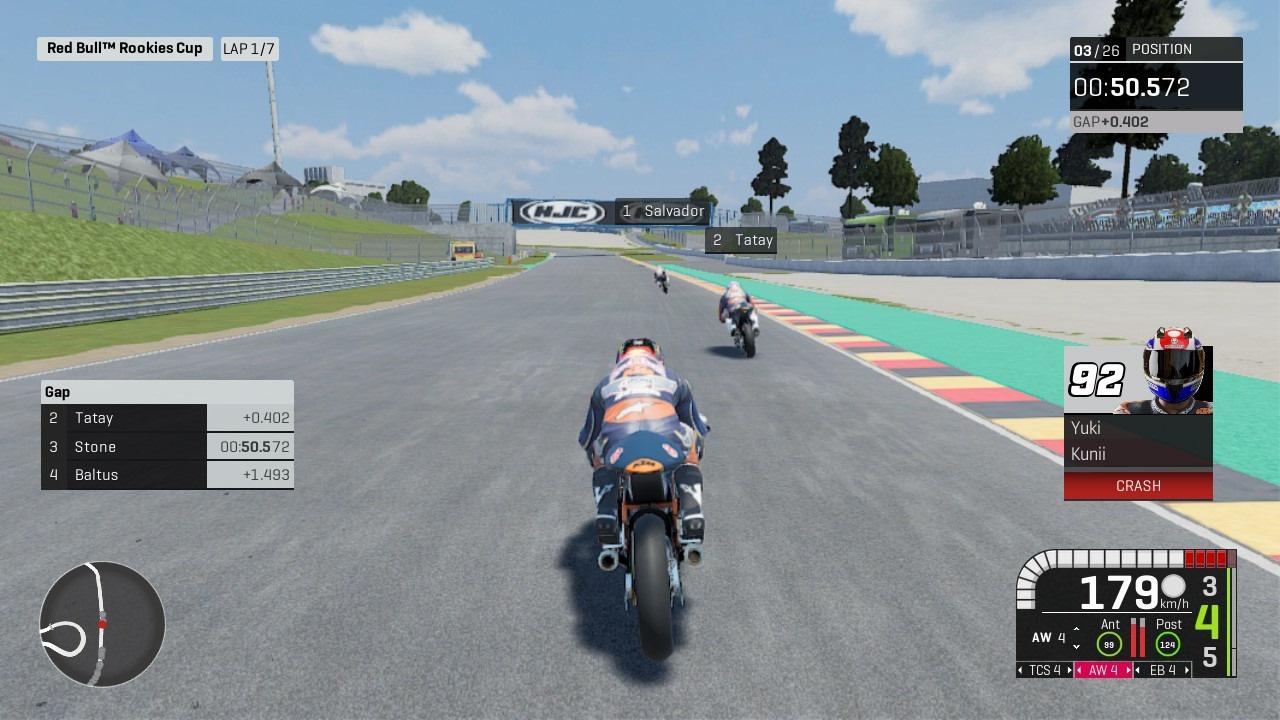Click the right arrow beside EB 4
The height and width of the screenshot is (720, 1280).
pyautogui.click(x=1187, y=670)
